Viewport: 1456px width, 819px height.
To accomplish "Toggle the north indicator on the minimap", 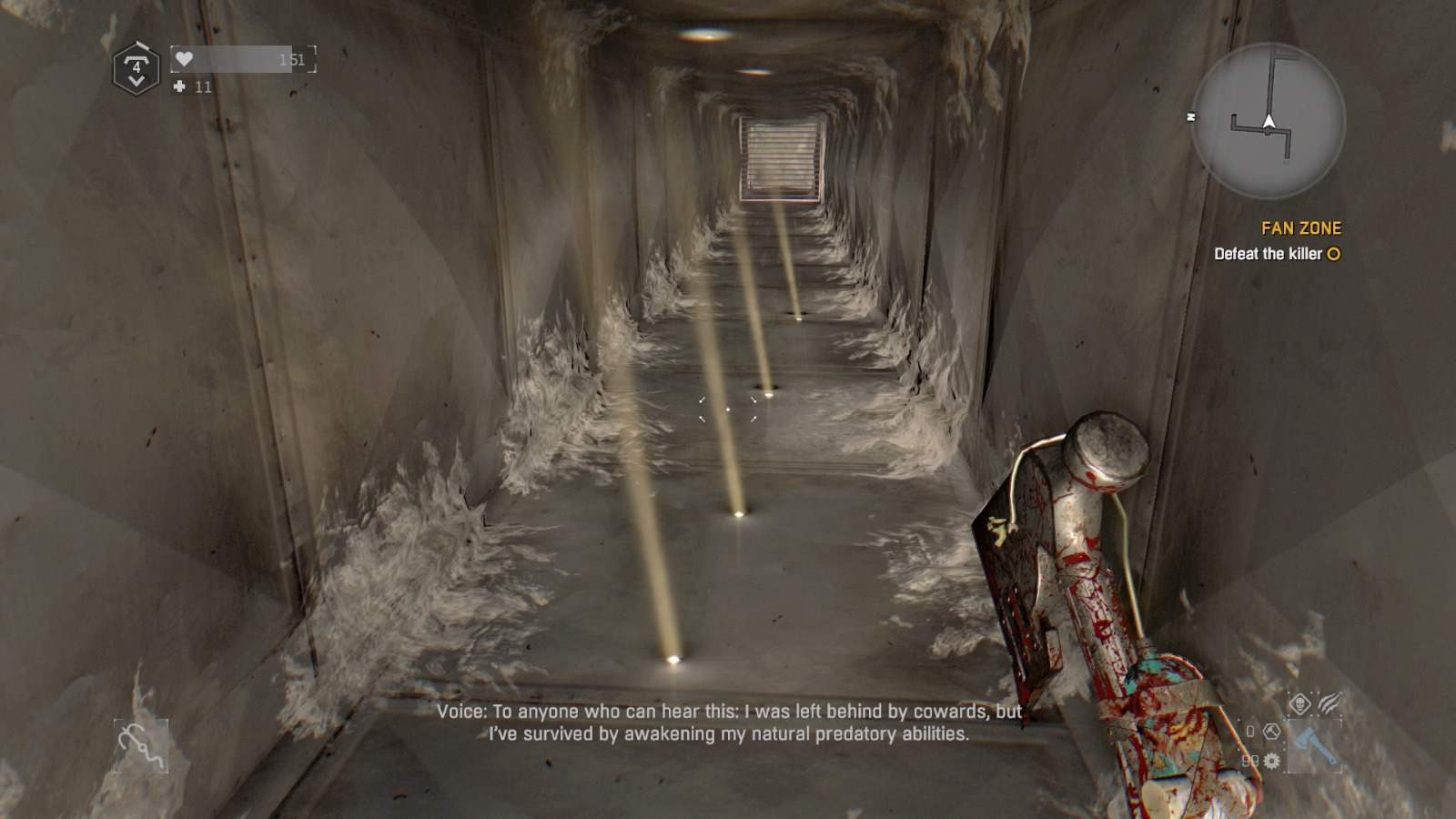I will pos(1192,116).
